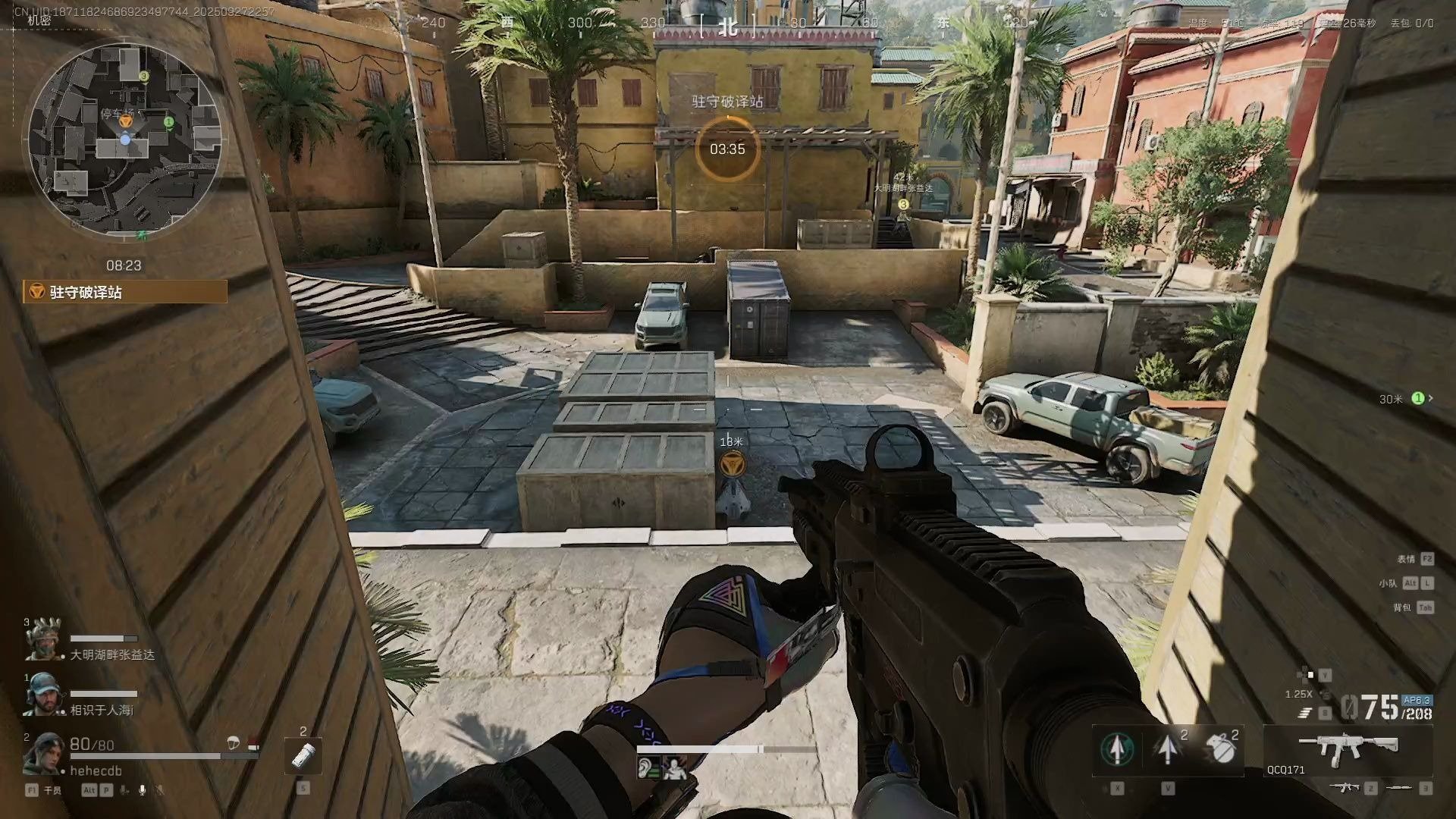Activate the lightning arrow ability

pos(1168,749)
